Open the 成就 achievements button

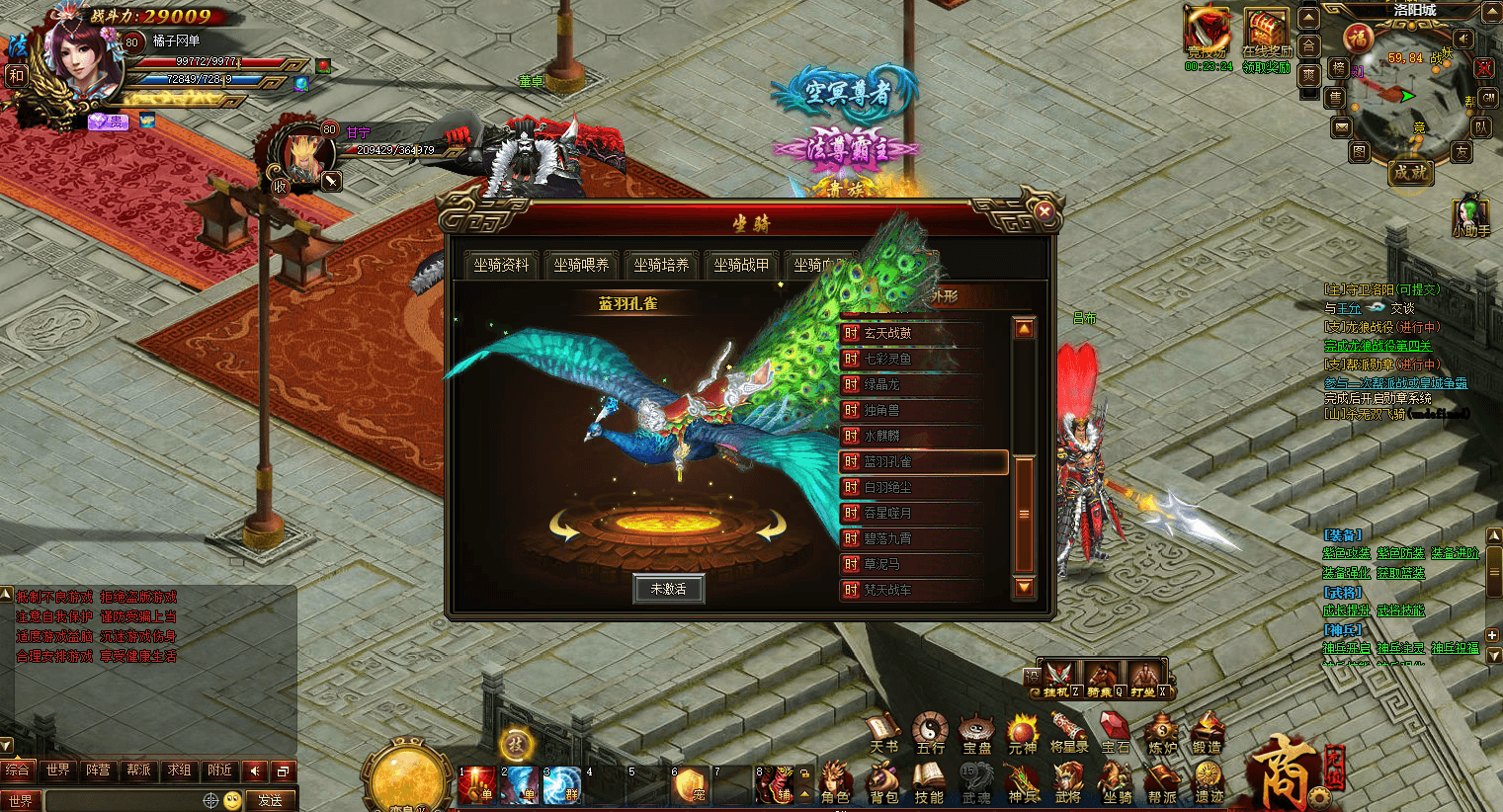coord(1410,171)
